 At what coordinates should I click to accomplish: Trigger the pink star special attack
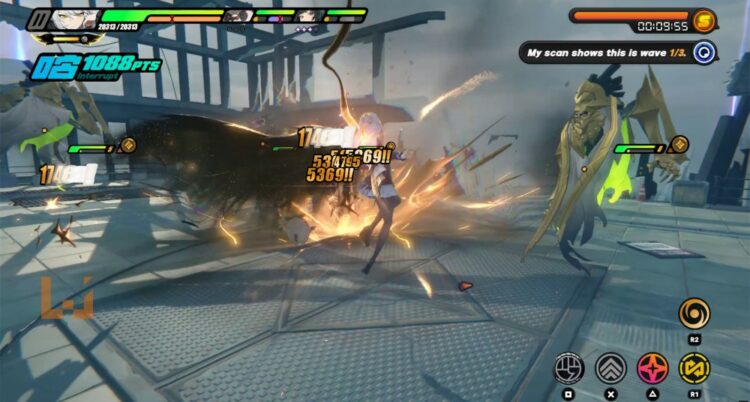tap(652, 367)
